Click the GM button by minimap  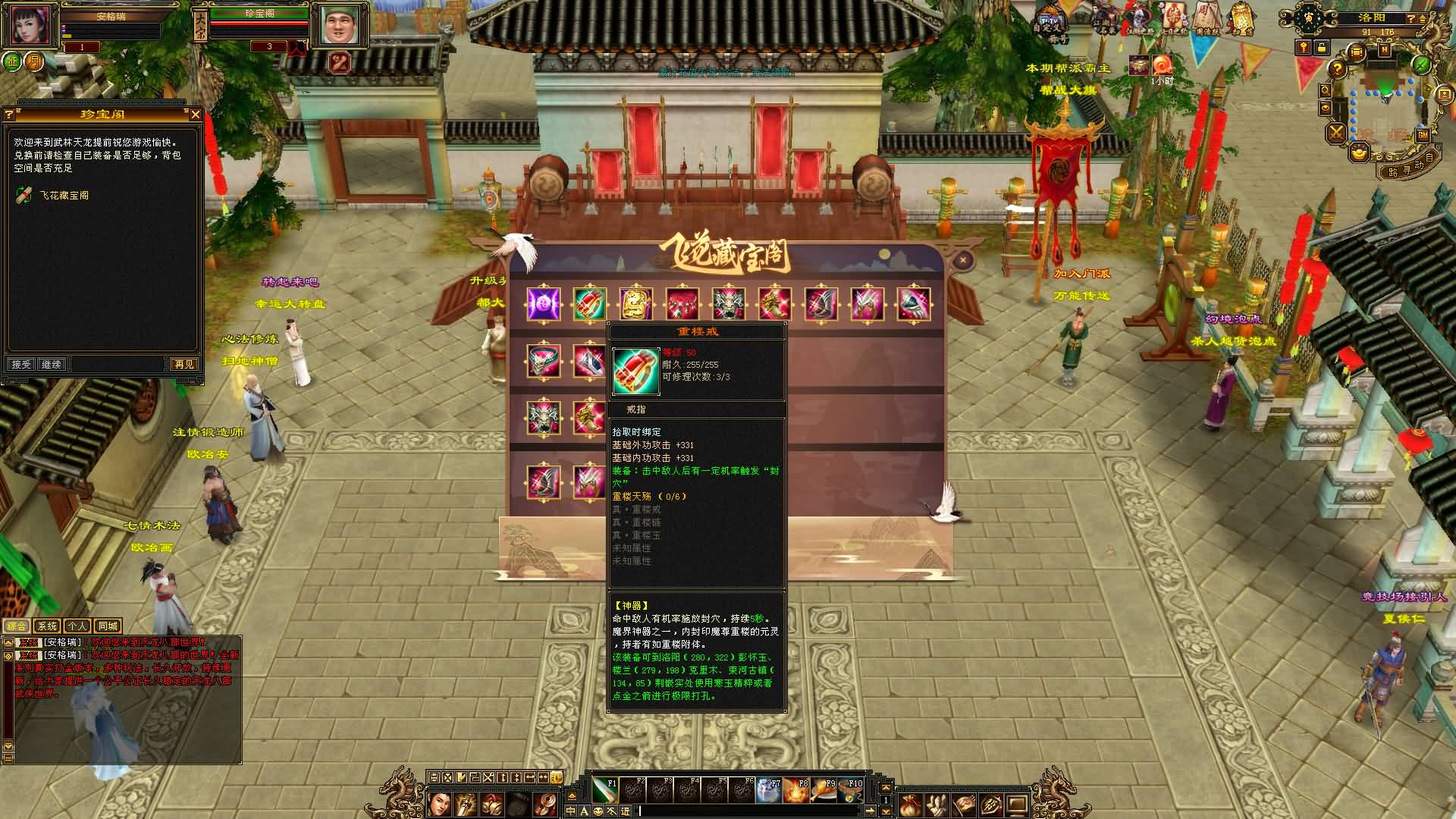(1423, 135)
